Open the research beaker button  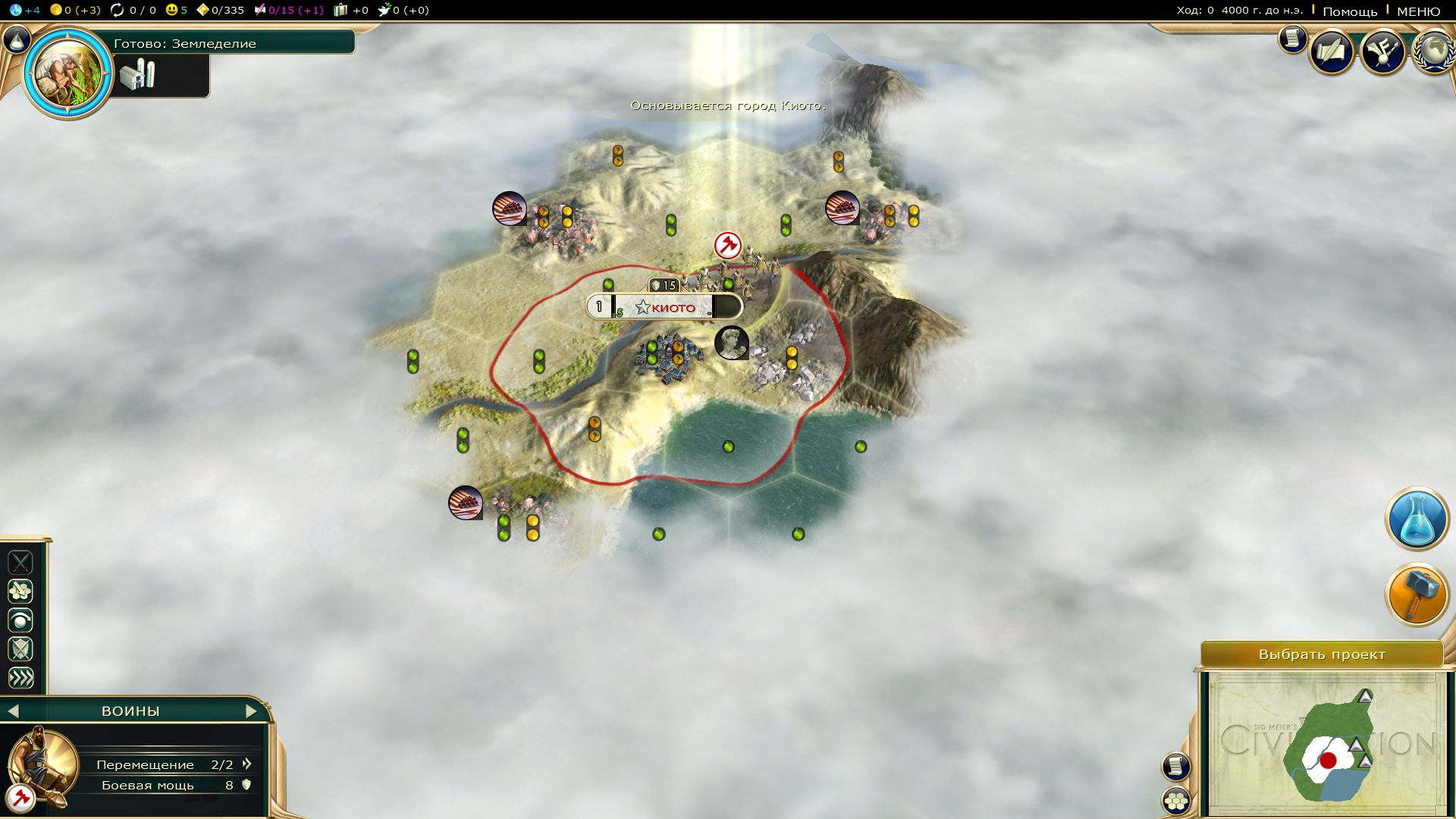coord(1417,519)
